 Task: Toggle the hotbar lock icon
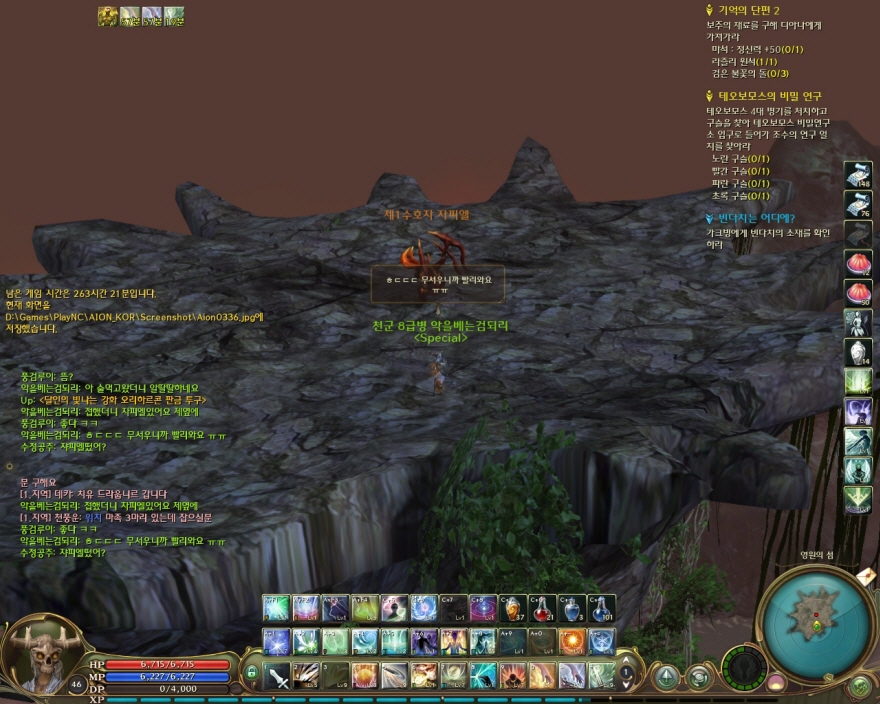pyautogui.click(x=251, y=673)
